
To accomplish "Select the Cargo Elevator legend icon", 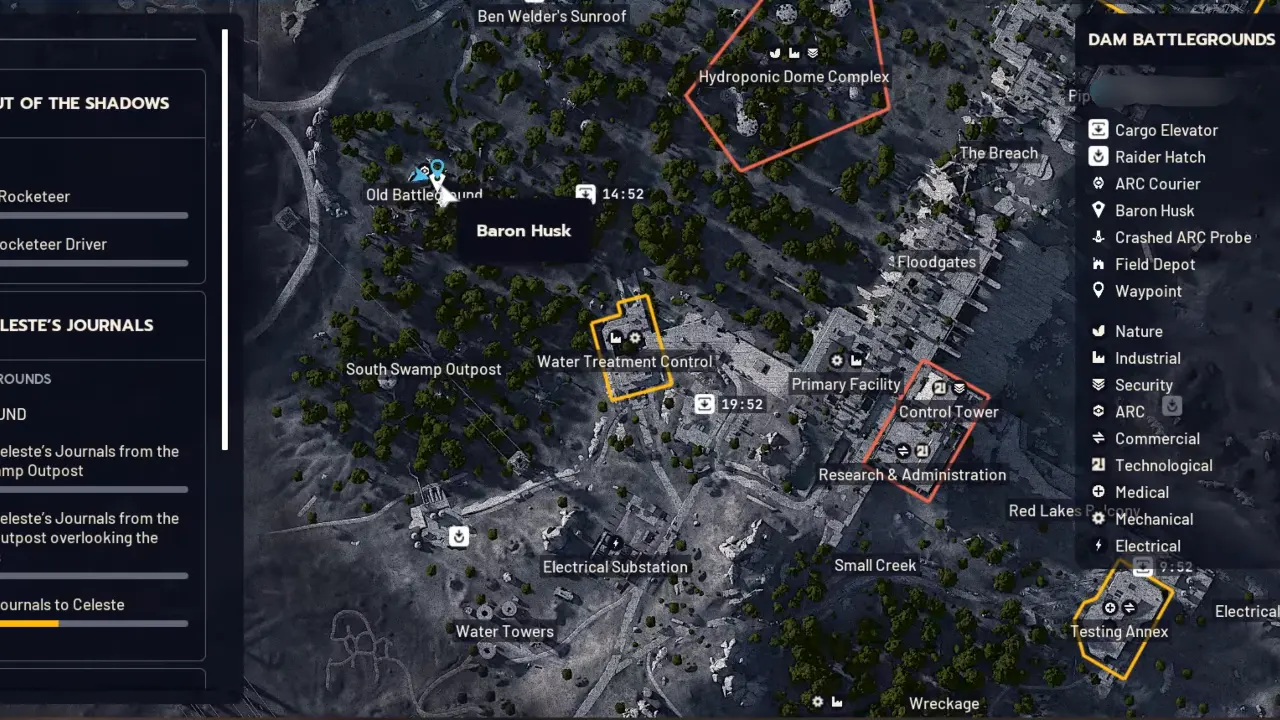I will tap(1098, 130).
